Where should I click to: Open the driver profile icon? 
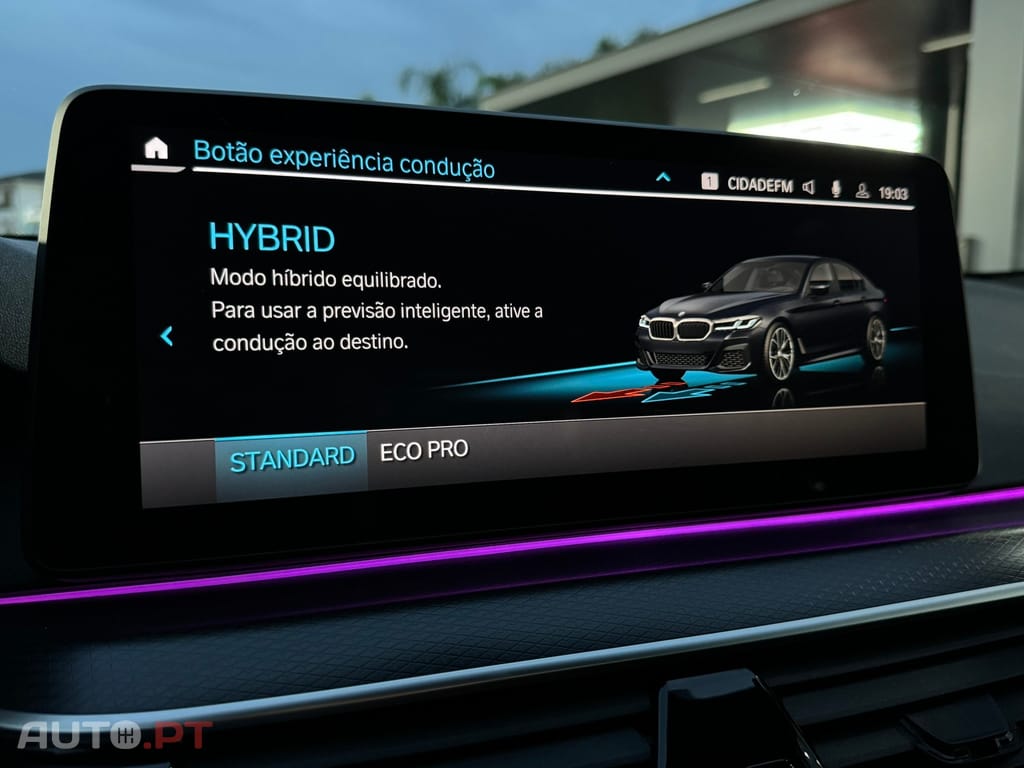click(862, 191)
